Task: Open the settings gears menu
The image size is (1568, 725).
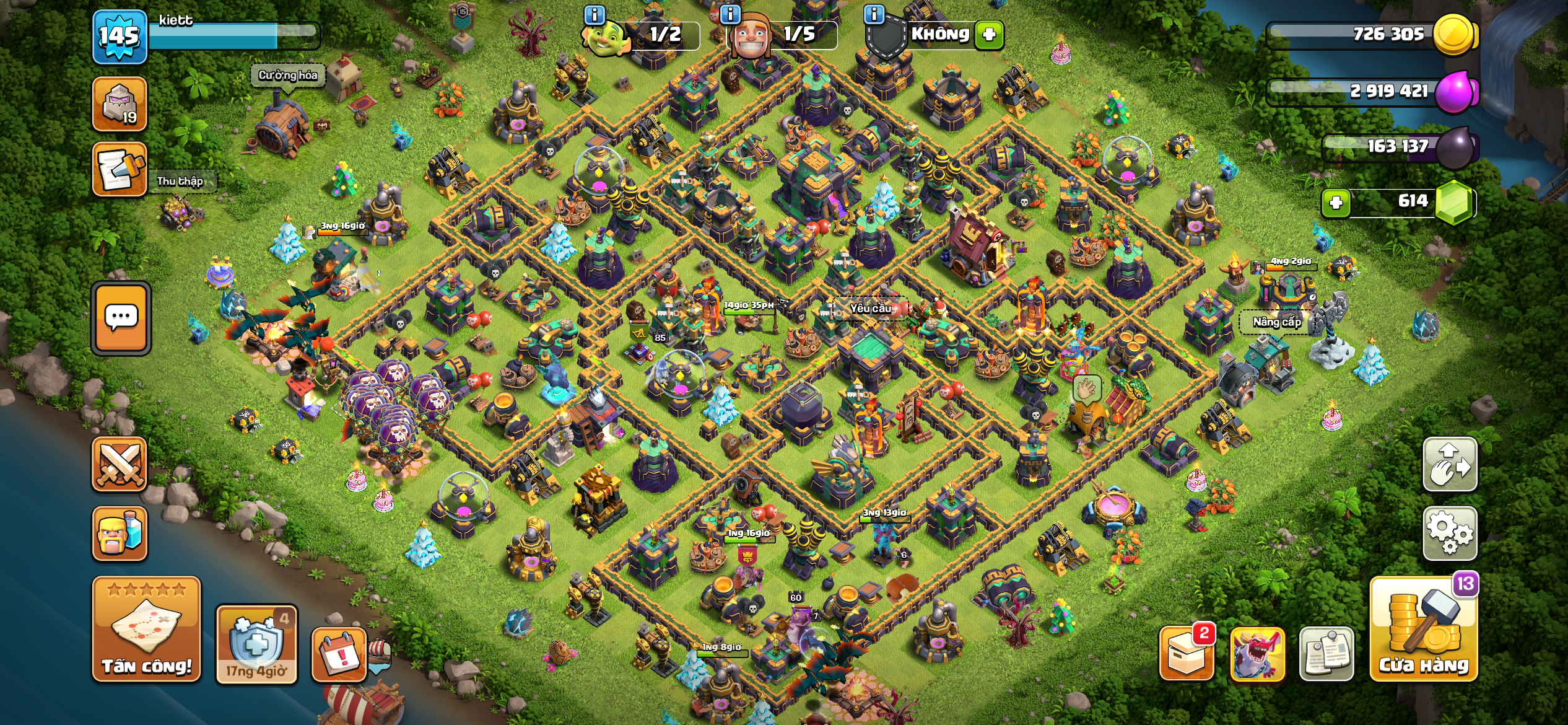Action: click(1450, 533)
